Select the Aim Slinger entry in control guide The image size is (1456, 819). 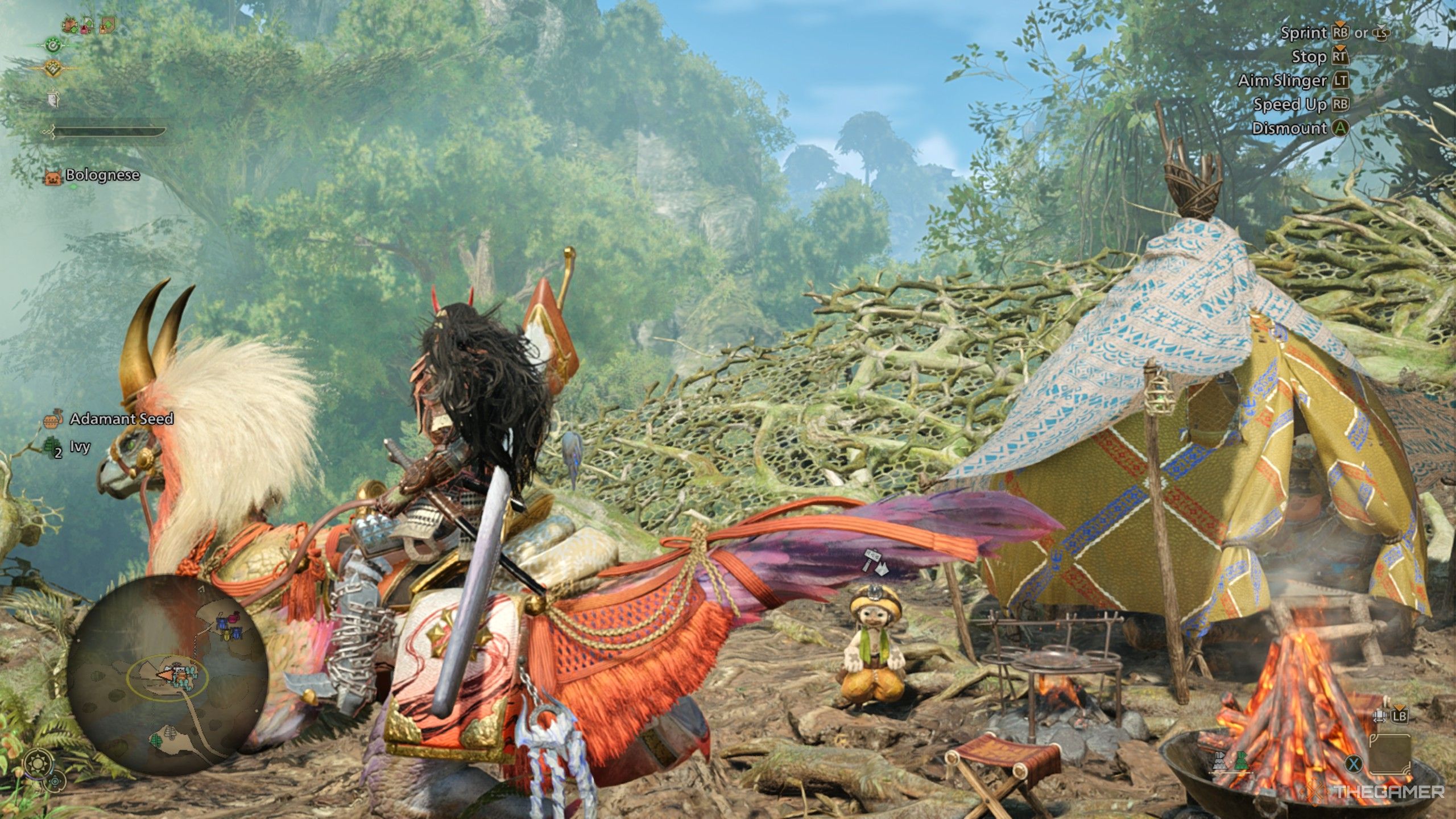coord(1297,80)
